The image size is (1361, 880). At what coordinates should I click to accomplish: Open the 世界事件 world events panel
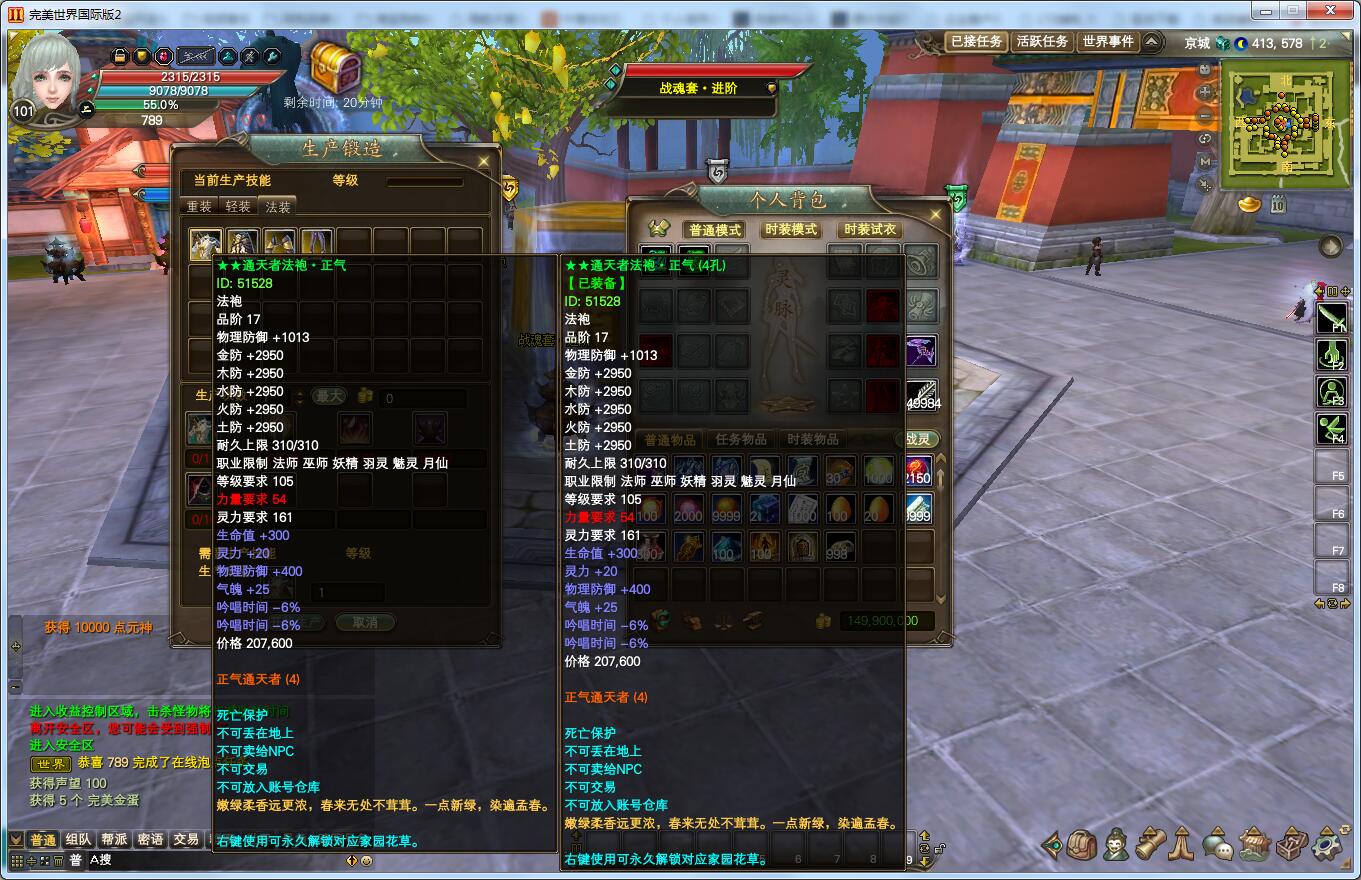(1108, 42)
